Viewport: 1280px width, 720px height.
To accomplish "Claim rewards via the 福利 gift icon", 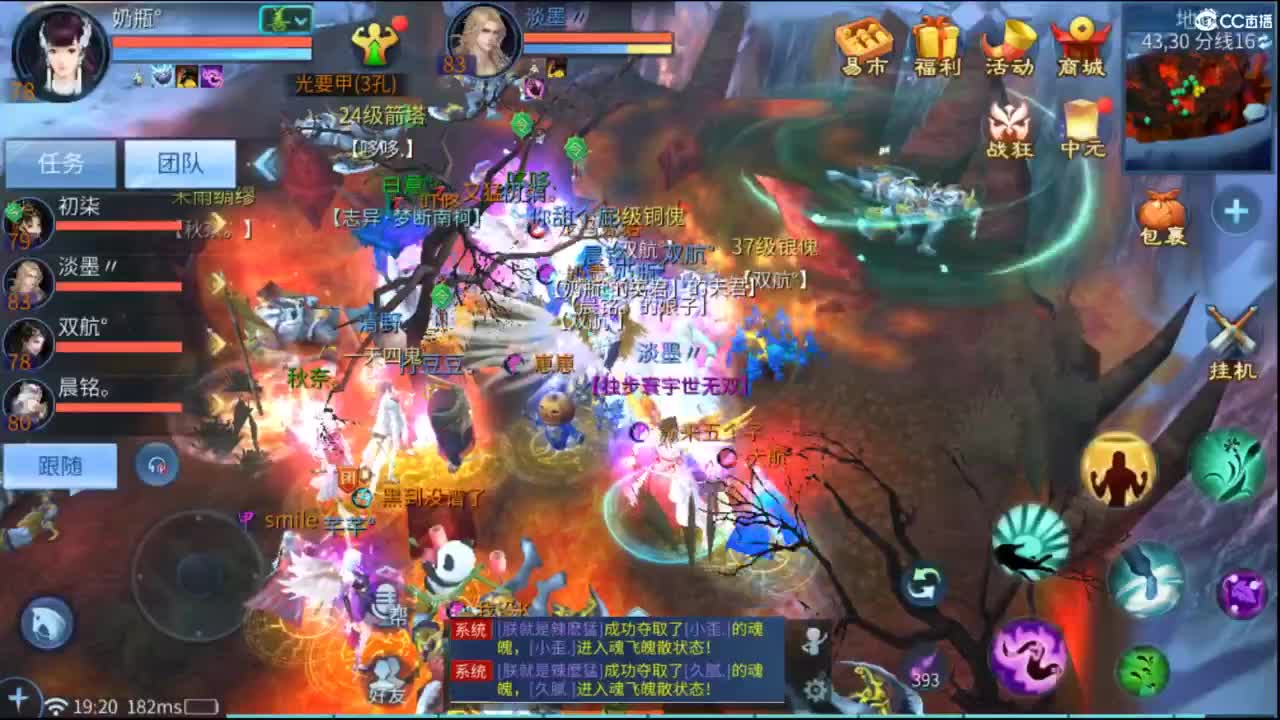I will coord(934,41).
